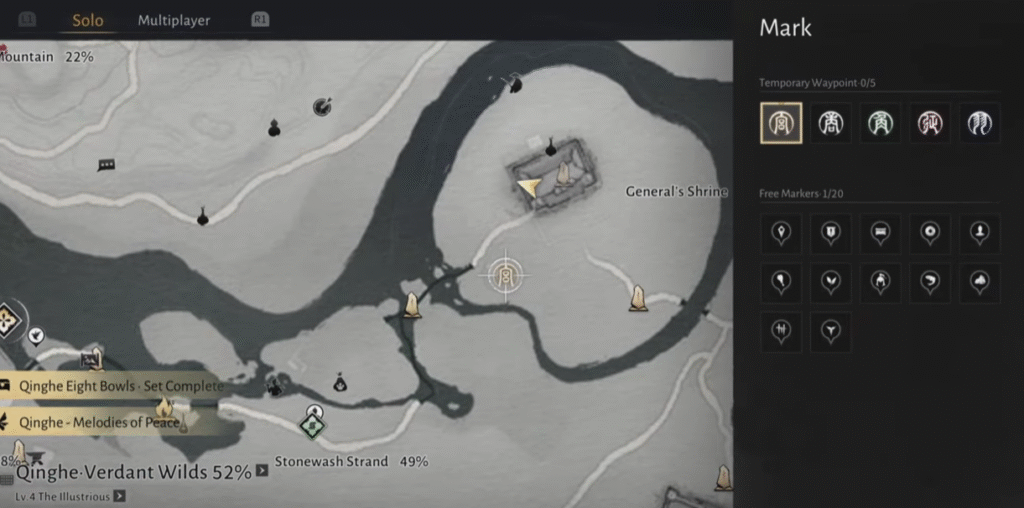Select the green diamond marker near Stonewash Strand
Image resolution: width=1024 pixels, height=508 pixels.
click(314, 426)
